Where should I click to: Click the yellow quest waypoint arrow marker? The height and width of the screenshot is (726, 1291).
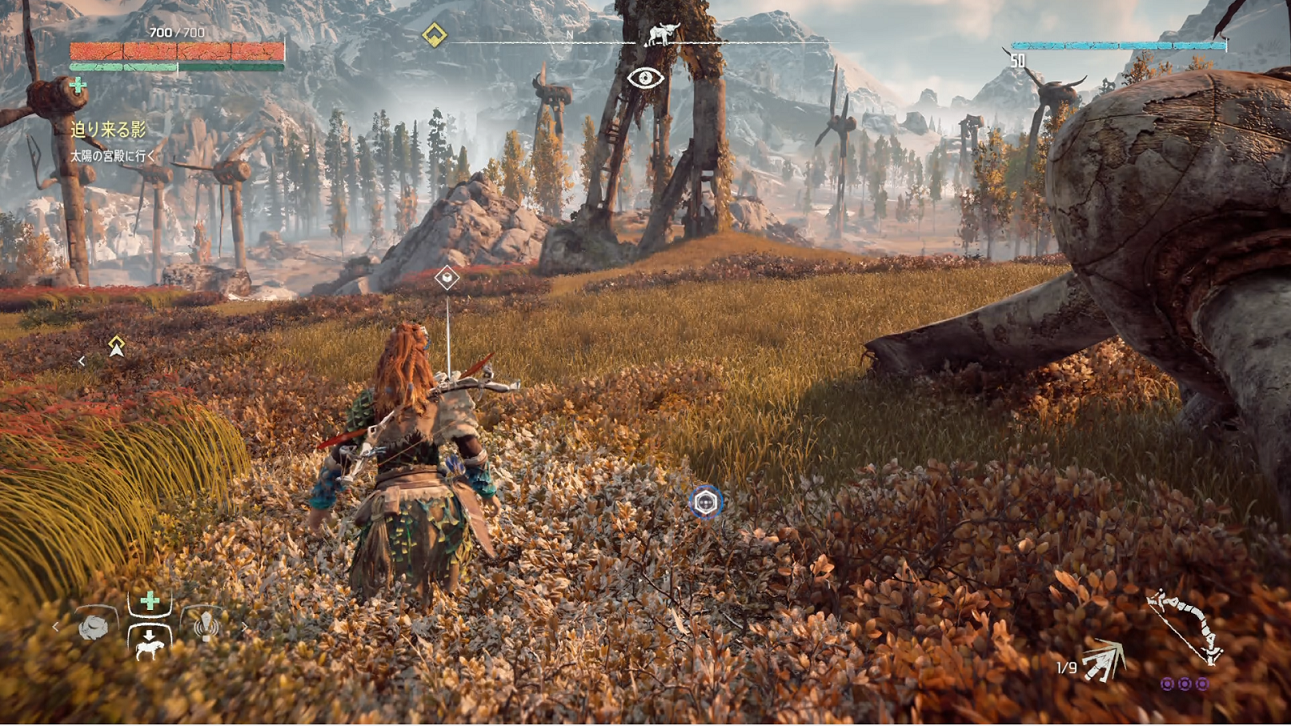[117, 346]
